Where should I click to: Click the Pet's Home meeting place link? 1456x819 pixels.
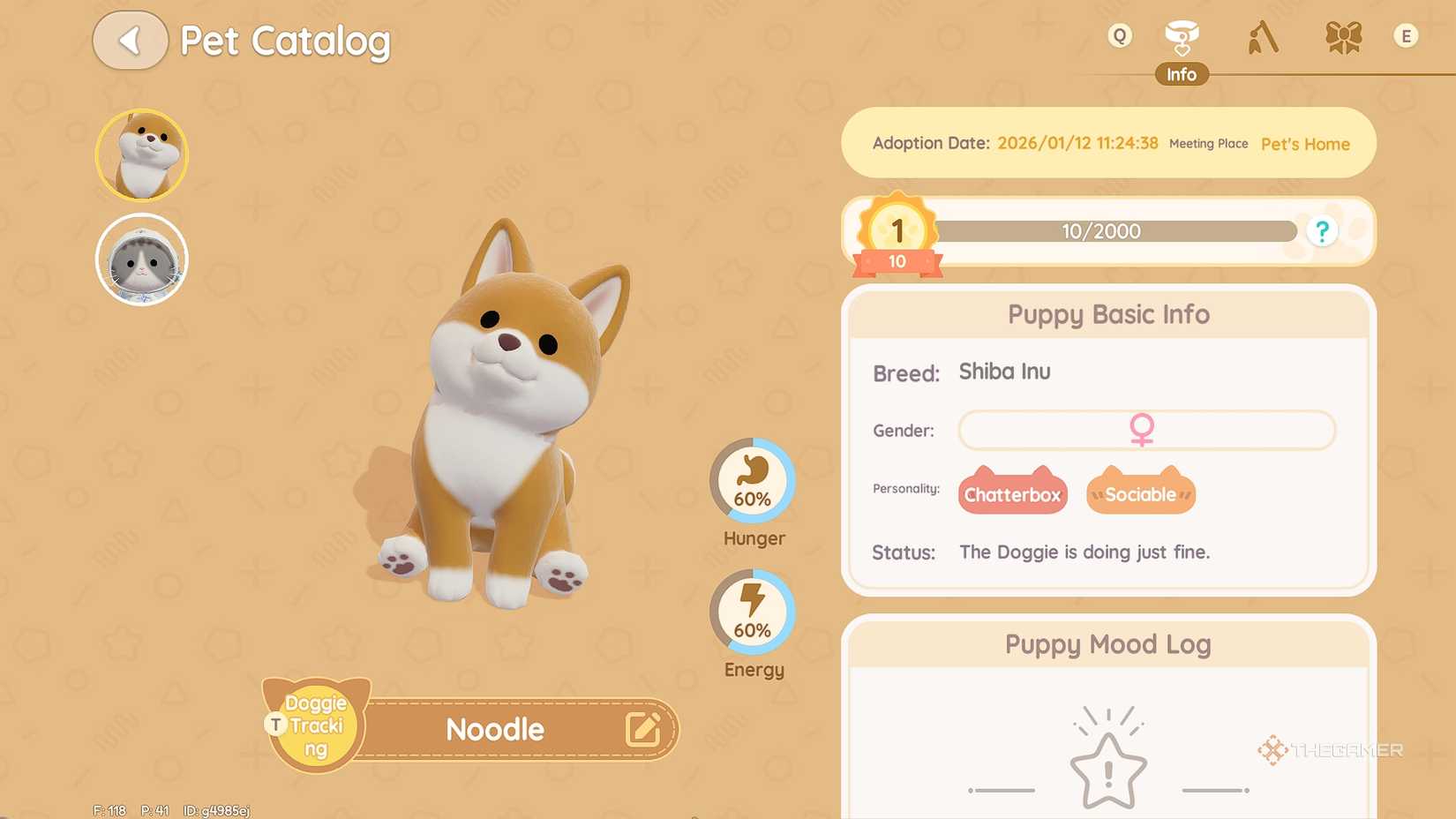pos(1304,144)
